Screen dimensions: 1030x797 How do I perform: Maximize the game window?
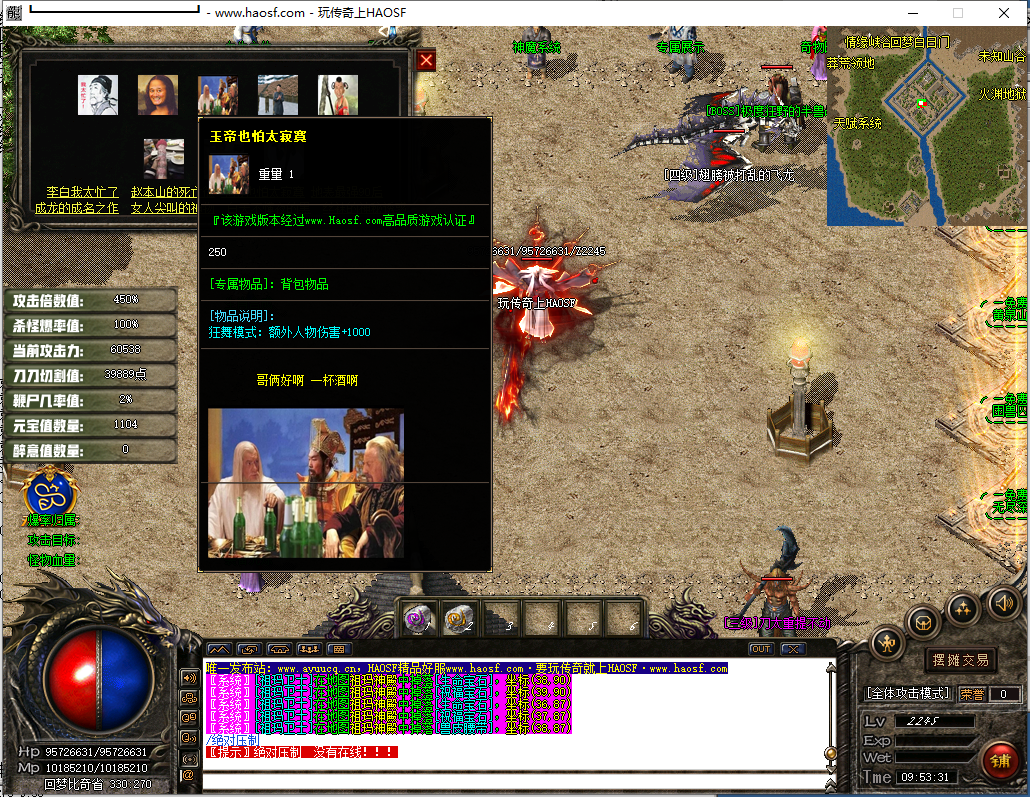[x=957, y=13]
